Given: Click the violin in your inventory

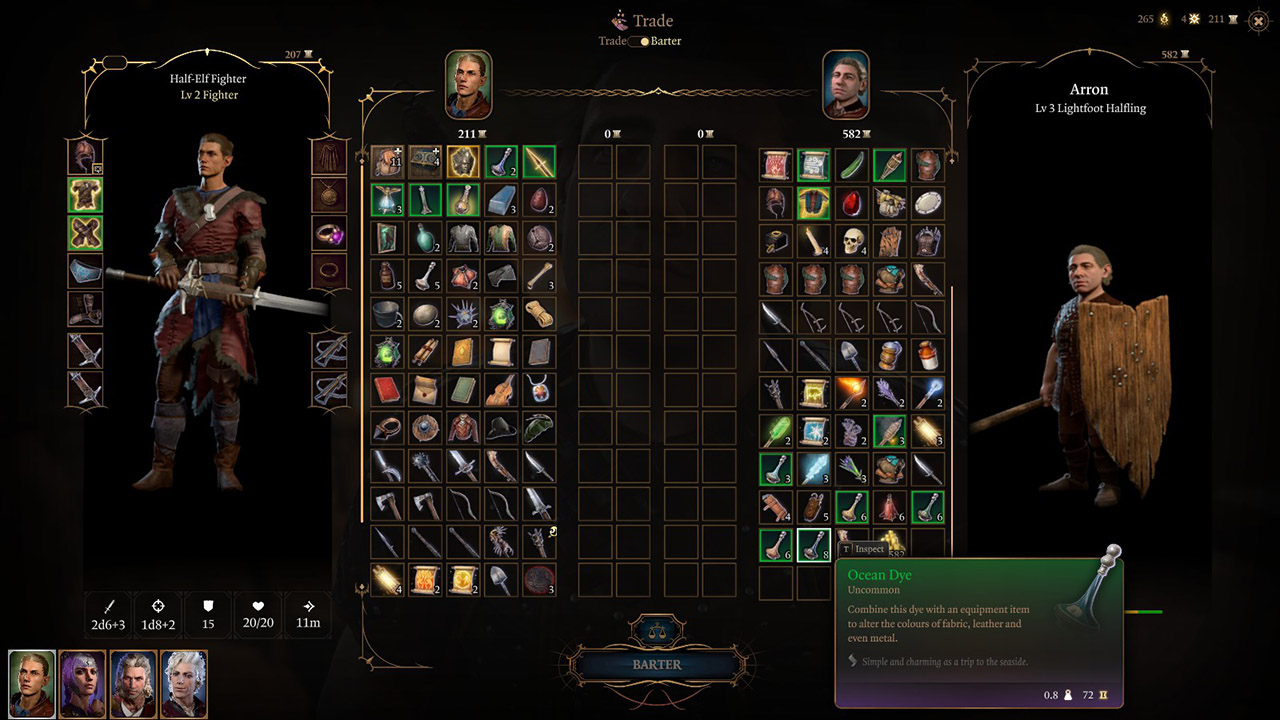Looking at the screenshot, I should pos(499,391).
